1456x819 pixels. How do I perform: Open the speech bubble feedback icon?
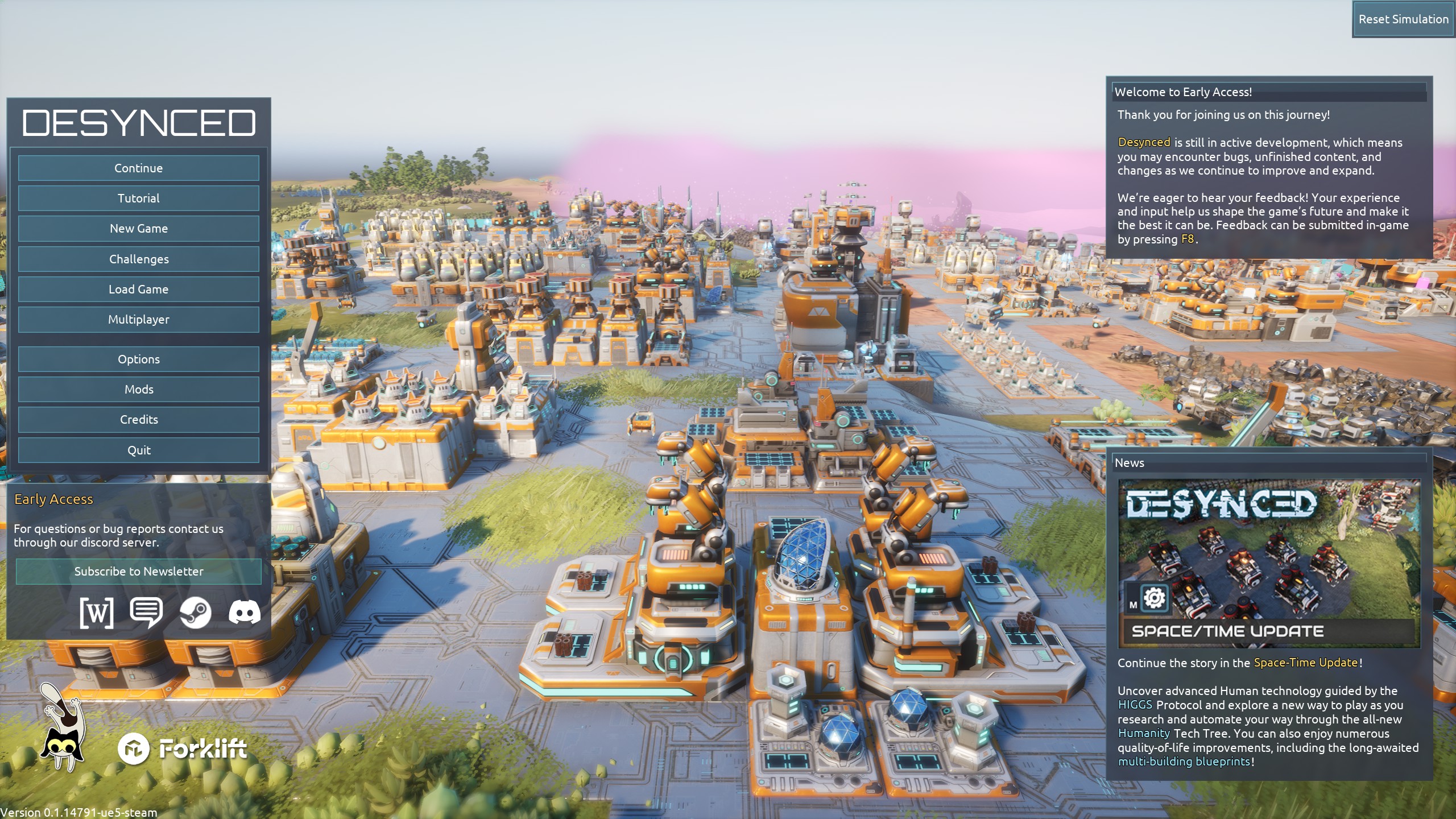click(x=146, y=613)
